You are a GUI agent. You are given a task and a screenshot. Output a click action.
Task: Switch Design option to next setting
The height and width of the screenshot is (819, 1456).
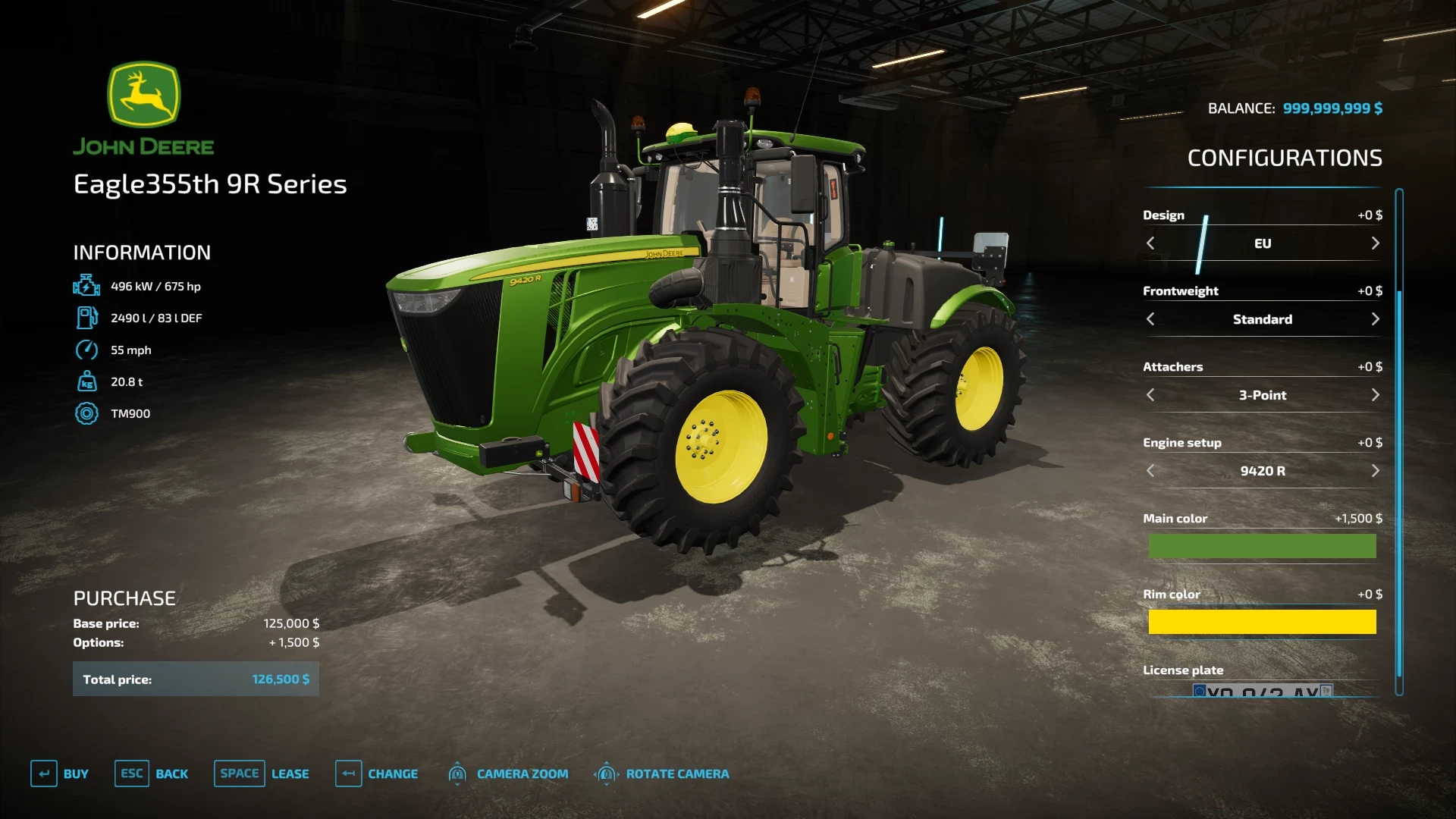(1375, 243)
